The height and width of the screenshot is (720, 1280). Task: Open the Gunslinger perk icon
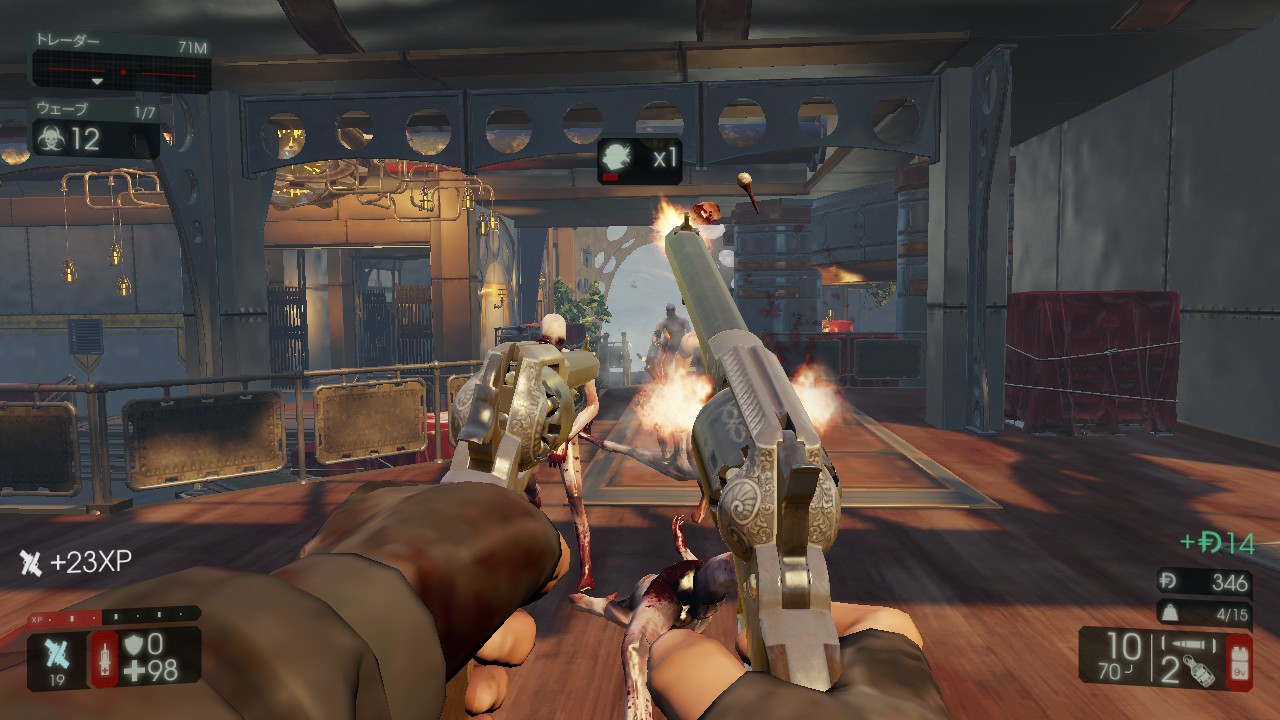[x=56, y=653]
